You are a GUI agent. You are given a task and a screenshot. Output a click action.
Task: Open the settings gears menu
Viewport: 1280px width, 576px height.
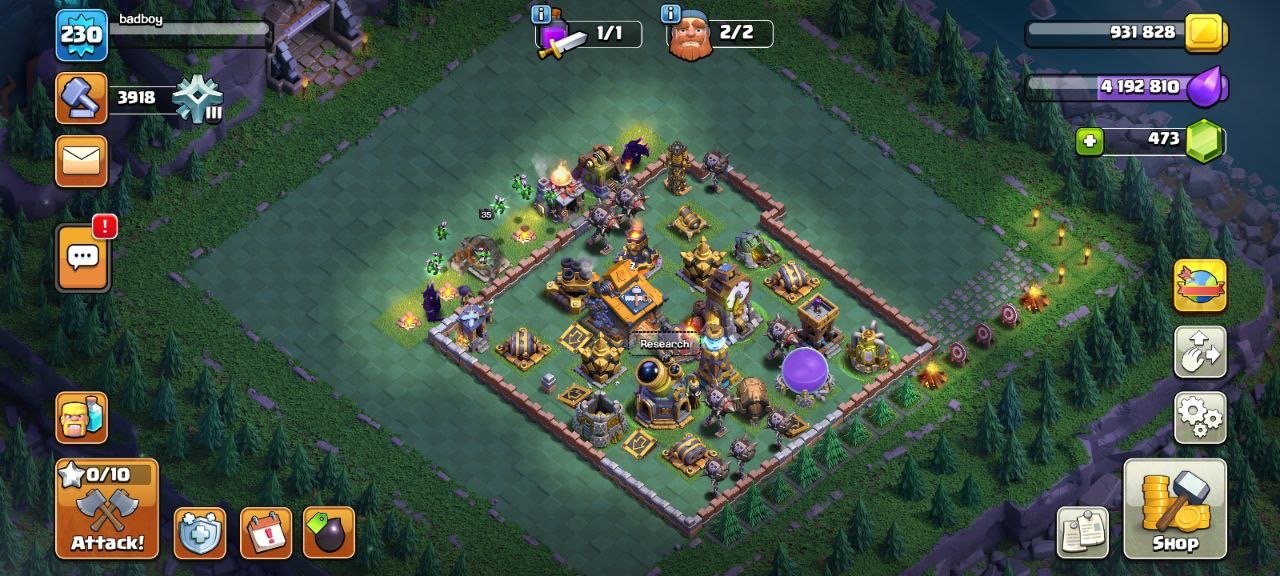1199,417
